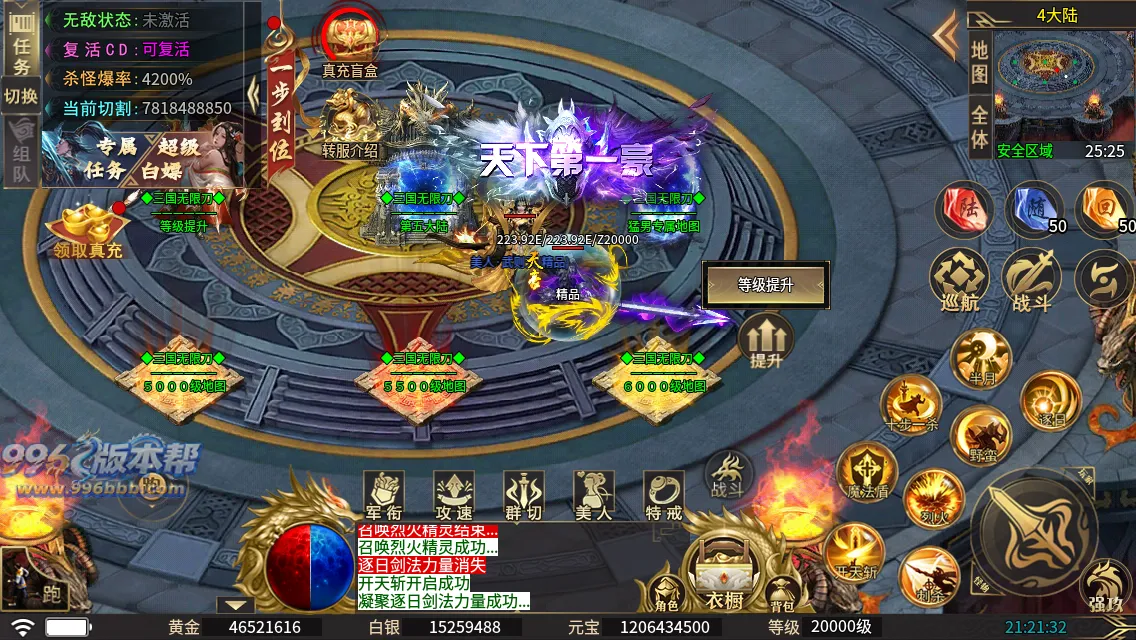
Task: Click the 等级提升 level-up button
Action: [x=766, y=285]
